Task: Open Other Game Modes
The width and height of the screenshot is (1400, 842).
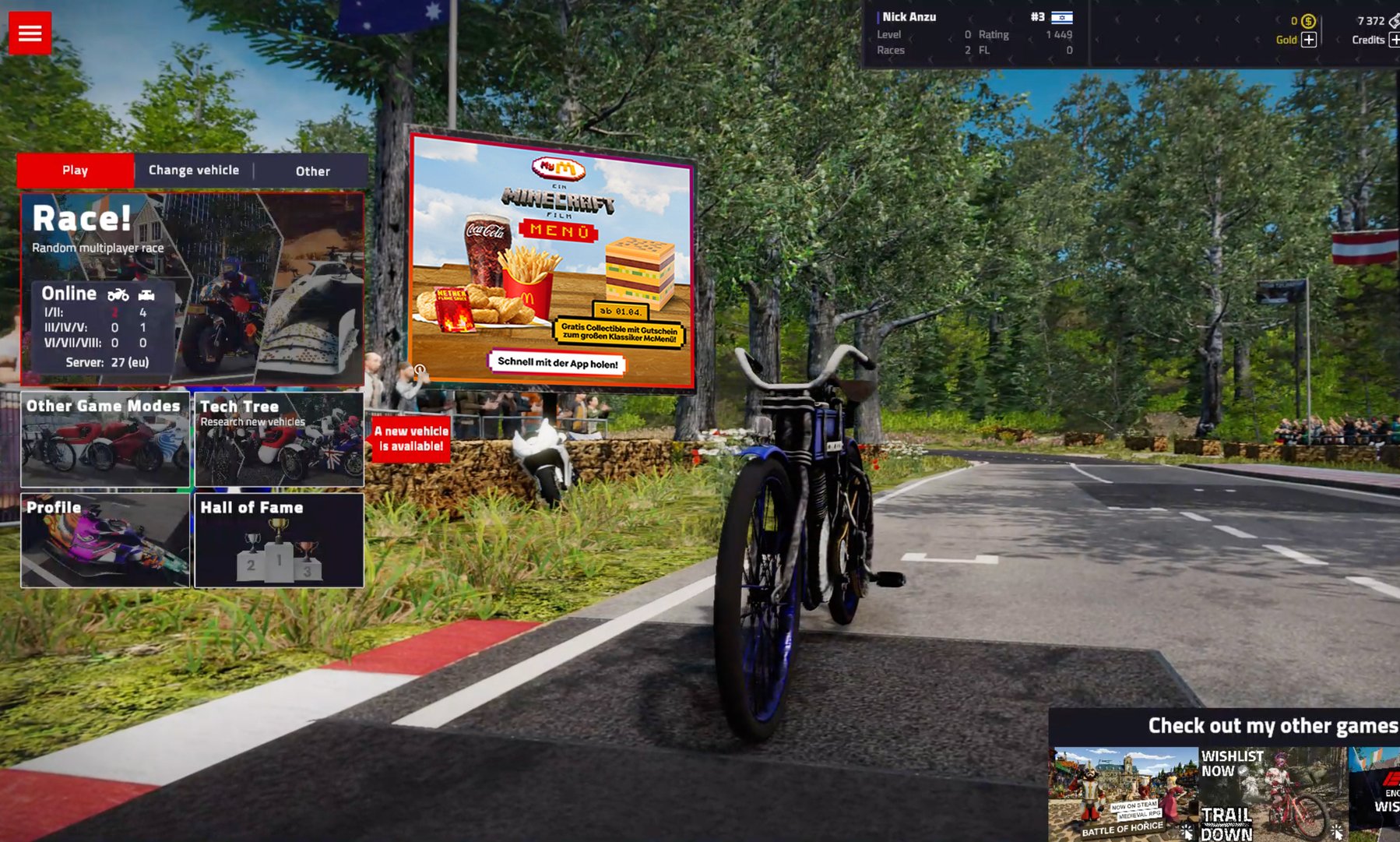Action: coord(104,440)
